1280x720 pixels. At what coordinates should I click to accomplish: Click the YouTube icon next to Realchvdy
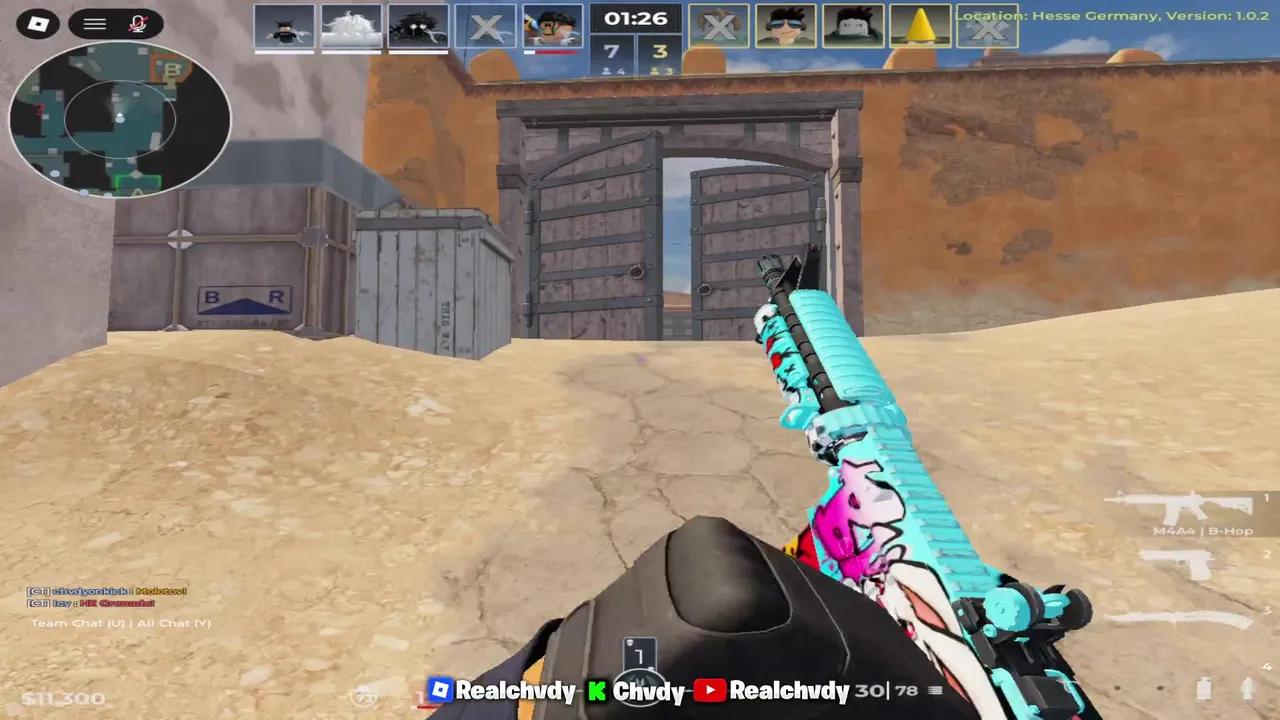710,690
